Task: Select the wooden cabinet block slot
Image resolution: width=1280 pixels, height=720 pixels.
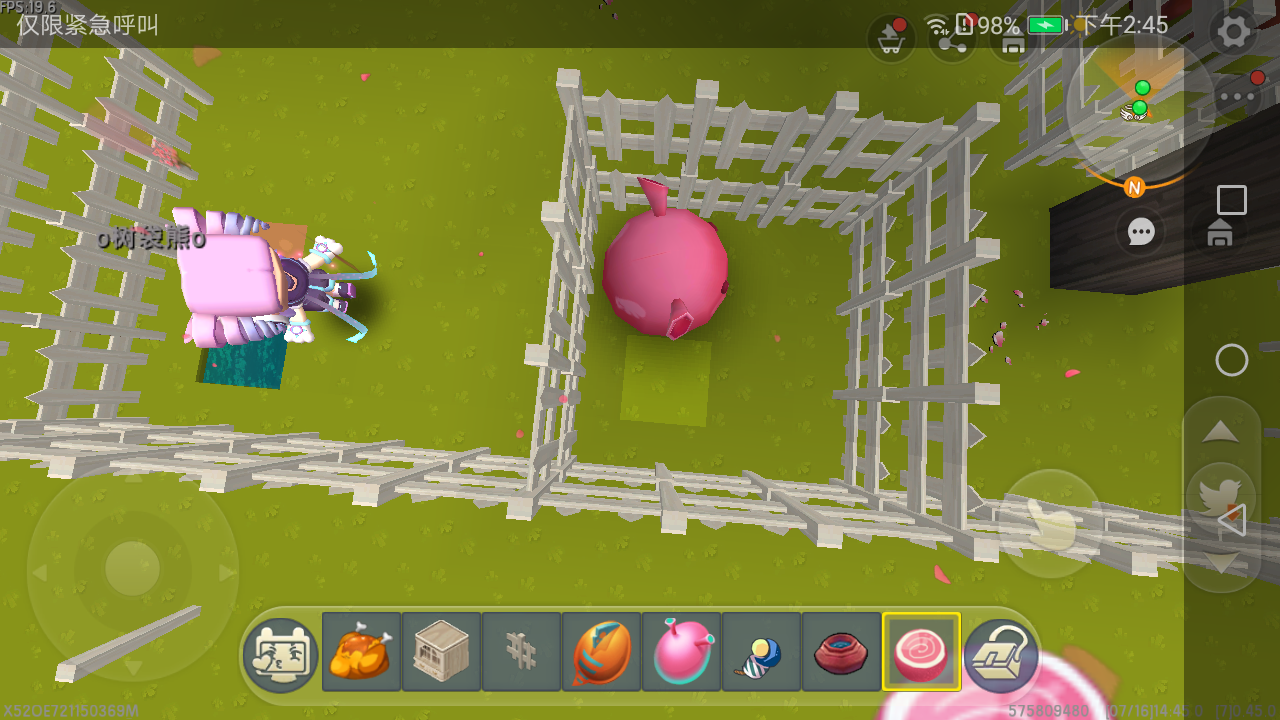Action: [x=441, y=652]
